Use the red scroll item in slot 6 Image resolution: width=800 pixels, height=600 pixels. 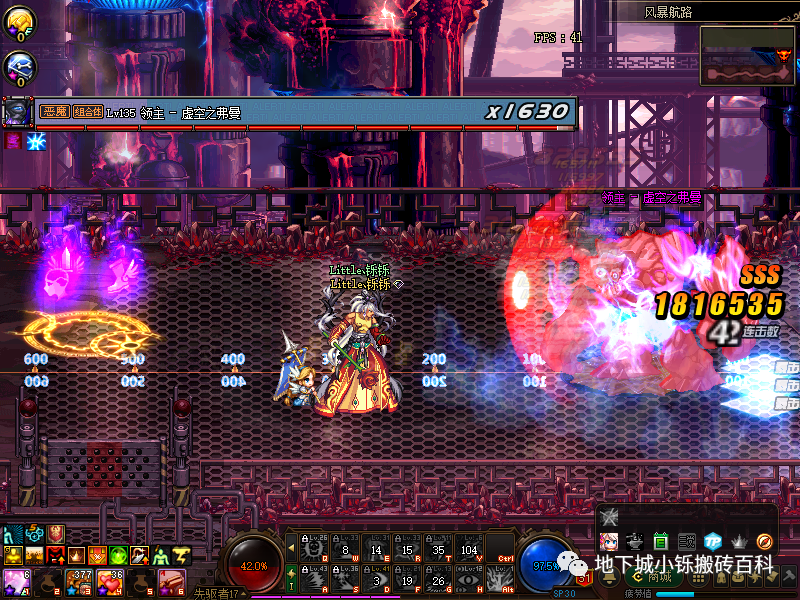coord(169,580)
